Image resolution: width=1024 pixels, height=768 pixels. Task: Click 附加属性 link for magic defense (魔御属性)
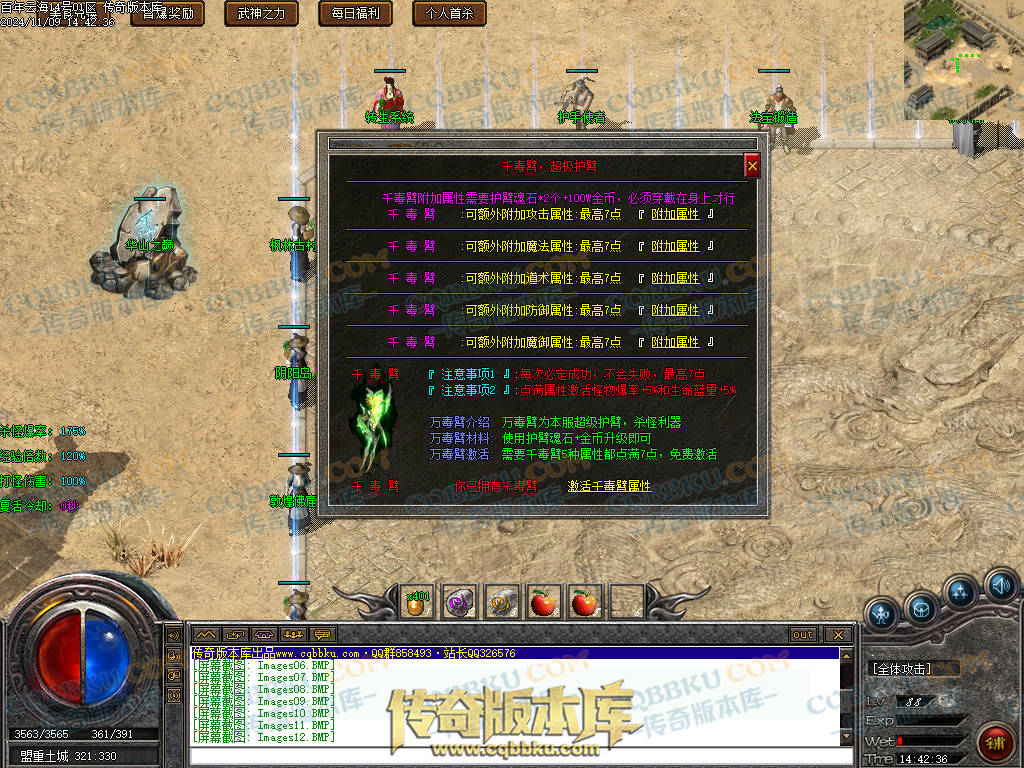click(x=675, y=342)
